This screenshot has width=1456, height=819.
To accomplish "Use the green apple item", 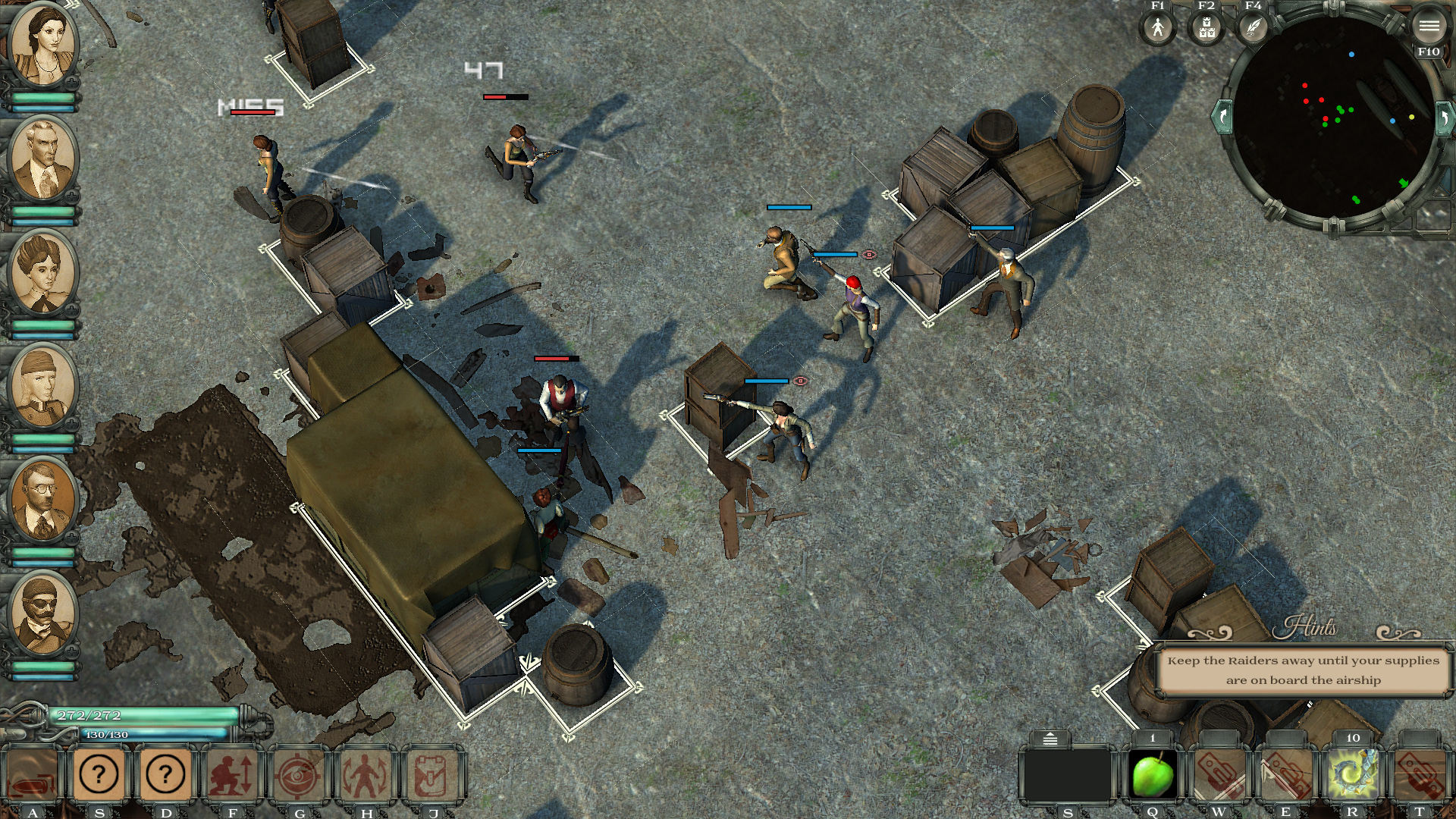I will pyautogui.click(x=1153, y=775).
